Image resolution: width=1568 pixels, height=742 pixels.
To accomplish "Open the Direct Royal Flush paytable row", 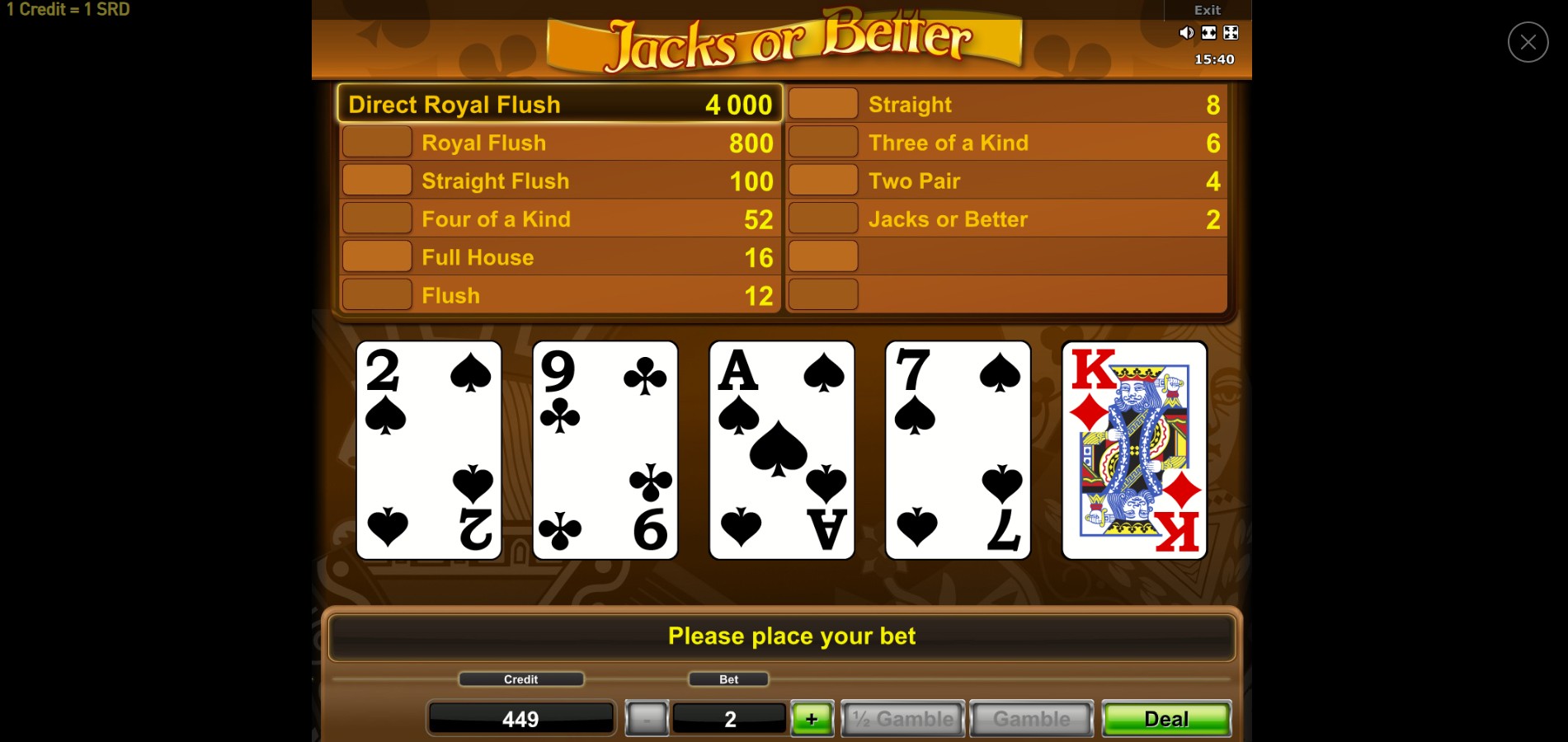I will pyautogui.click(x=558, y=103).
